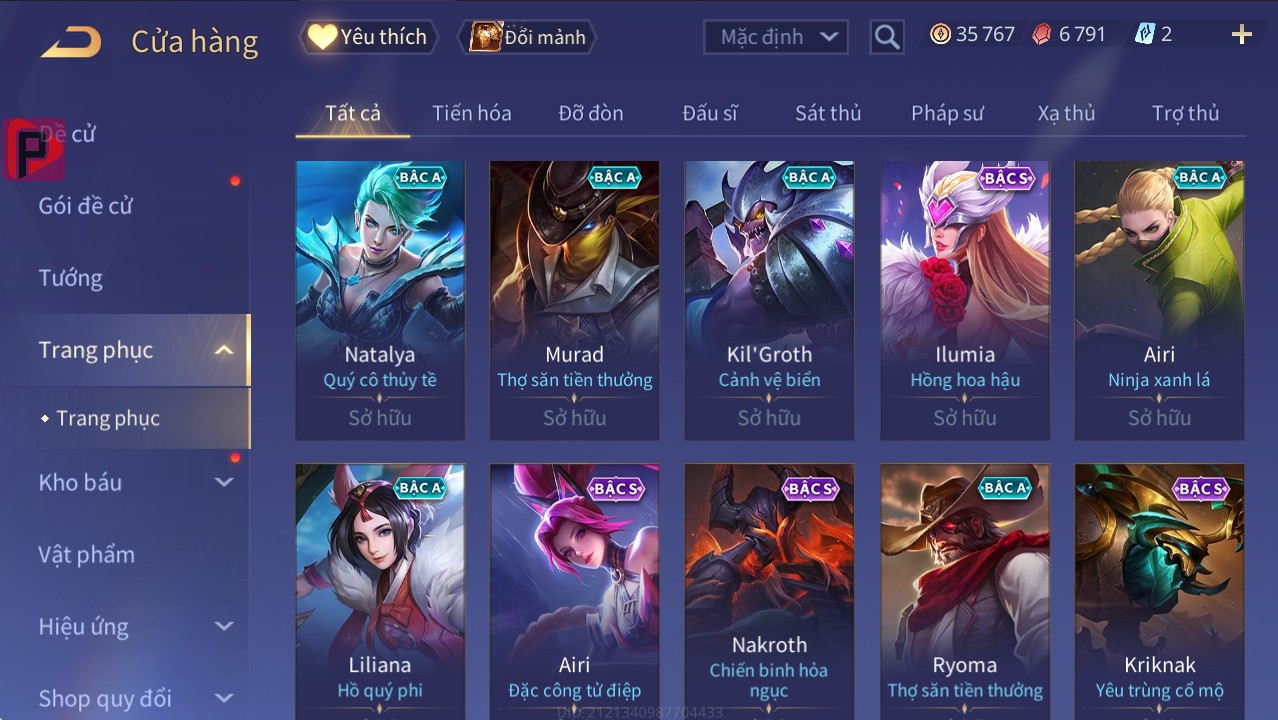Choose the Xạ thủ tab
The image size is (1278, 720).
pyautogui.click(x=1066, y=113)
